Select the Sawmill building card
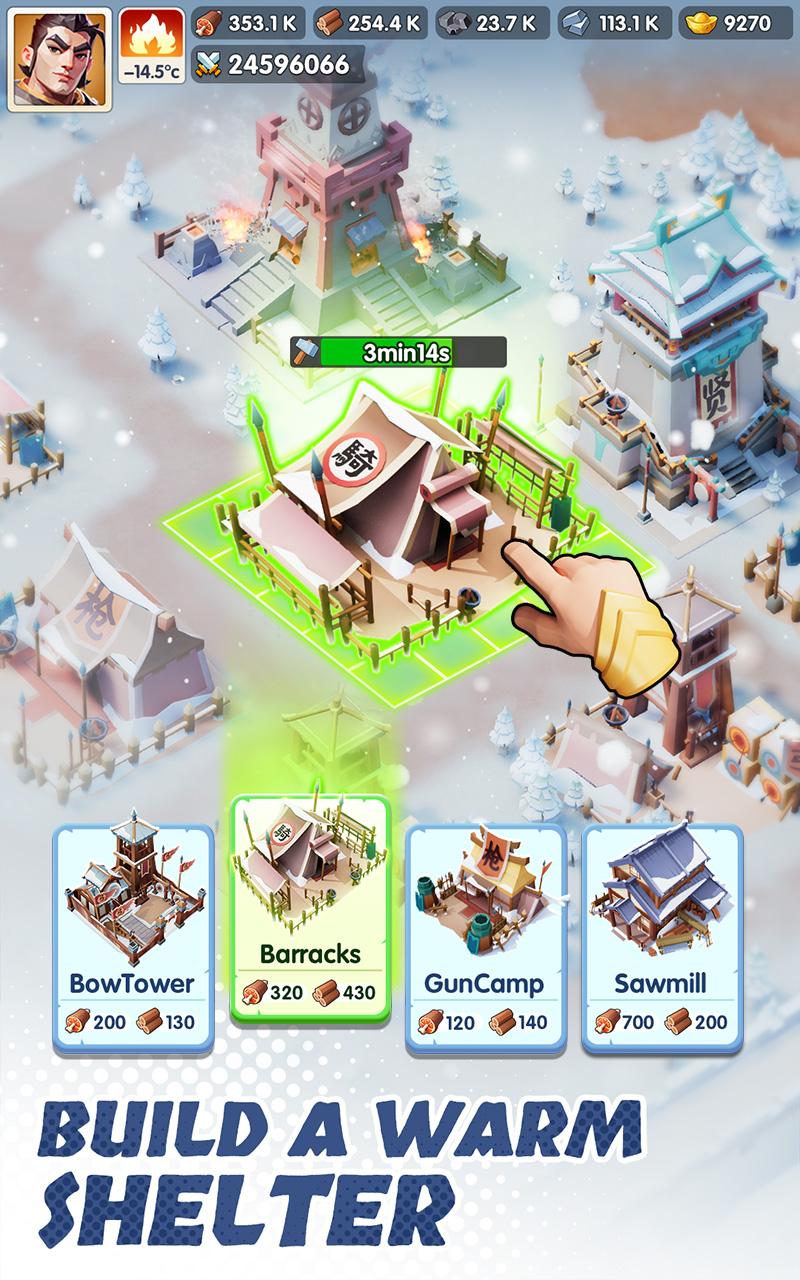Image resolution: width=800 pixels, height=1280 pixels. [x=662, y=937]
